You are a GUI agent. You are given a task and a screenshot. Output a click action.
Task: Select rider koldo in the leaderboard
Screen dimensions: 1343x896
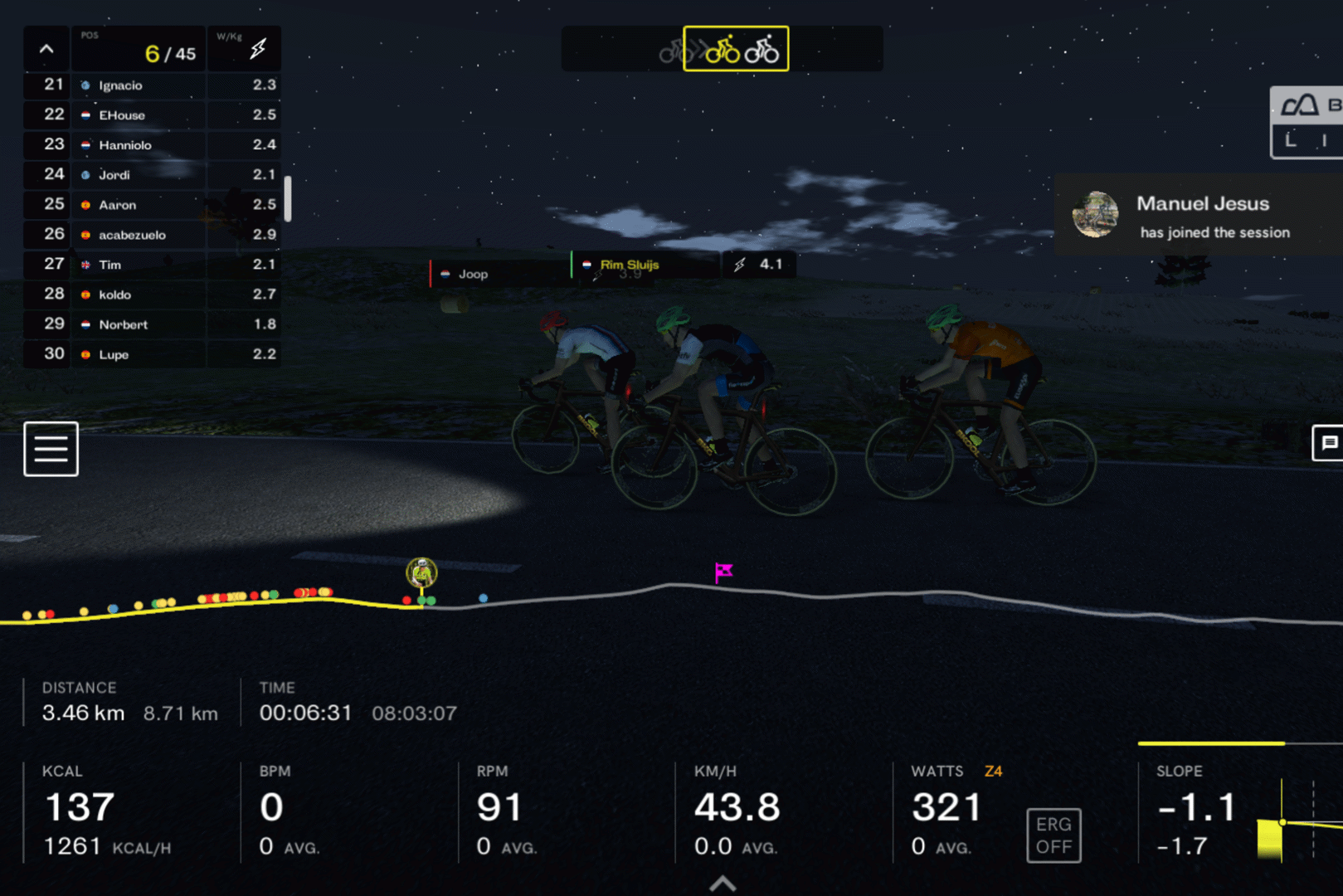coord(115,295)
